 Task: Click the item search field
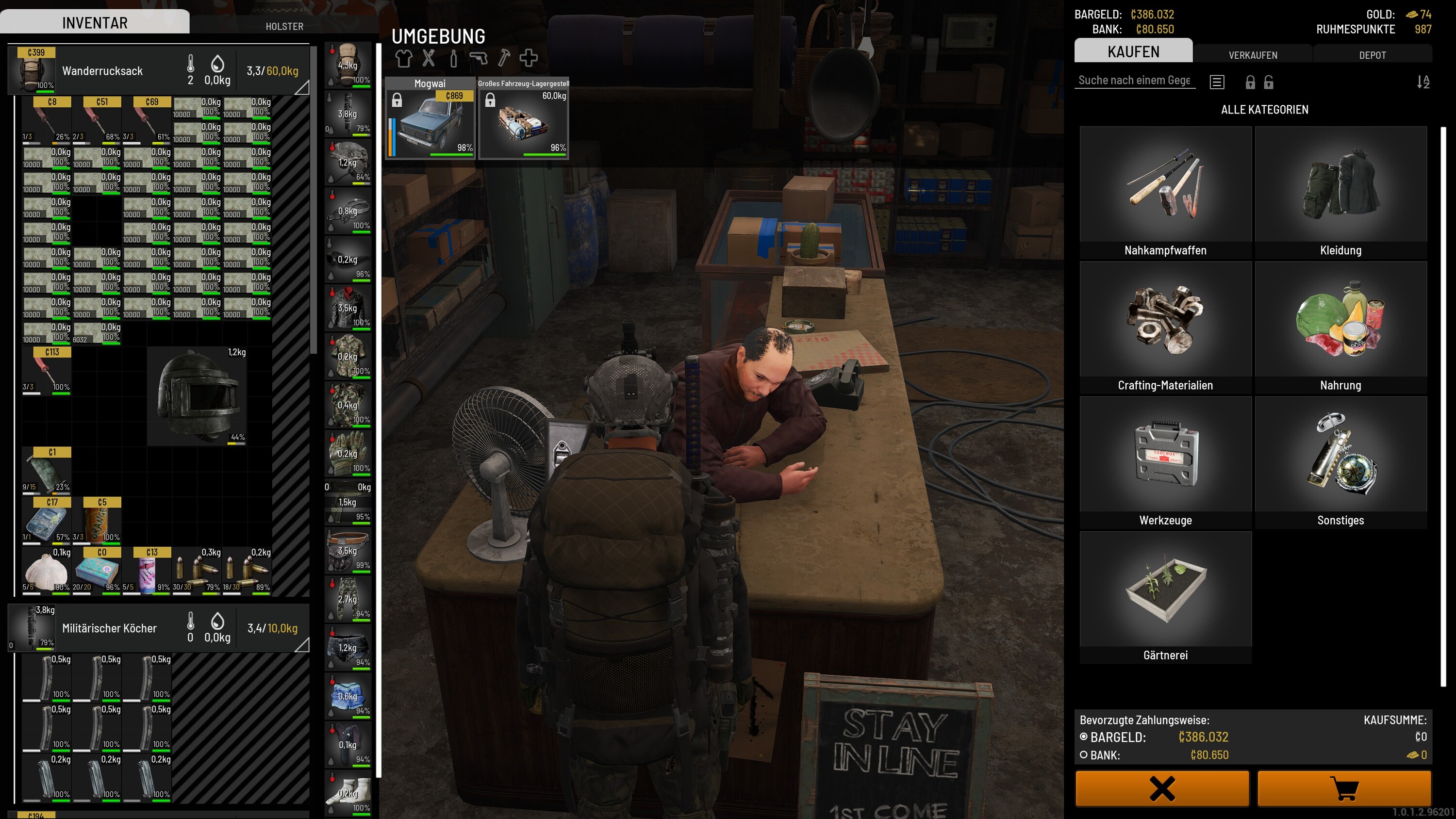click(1134, 80)
